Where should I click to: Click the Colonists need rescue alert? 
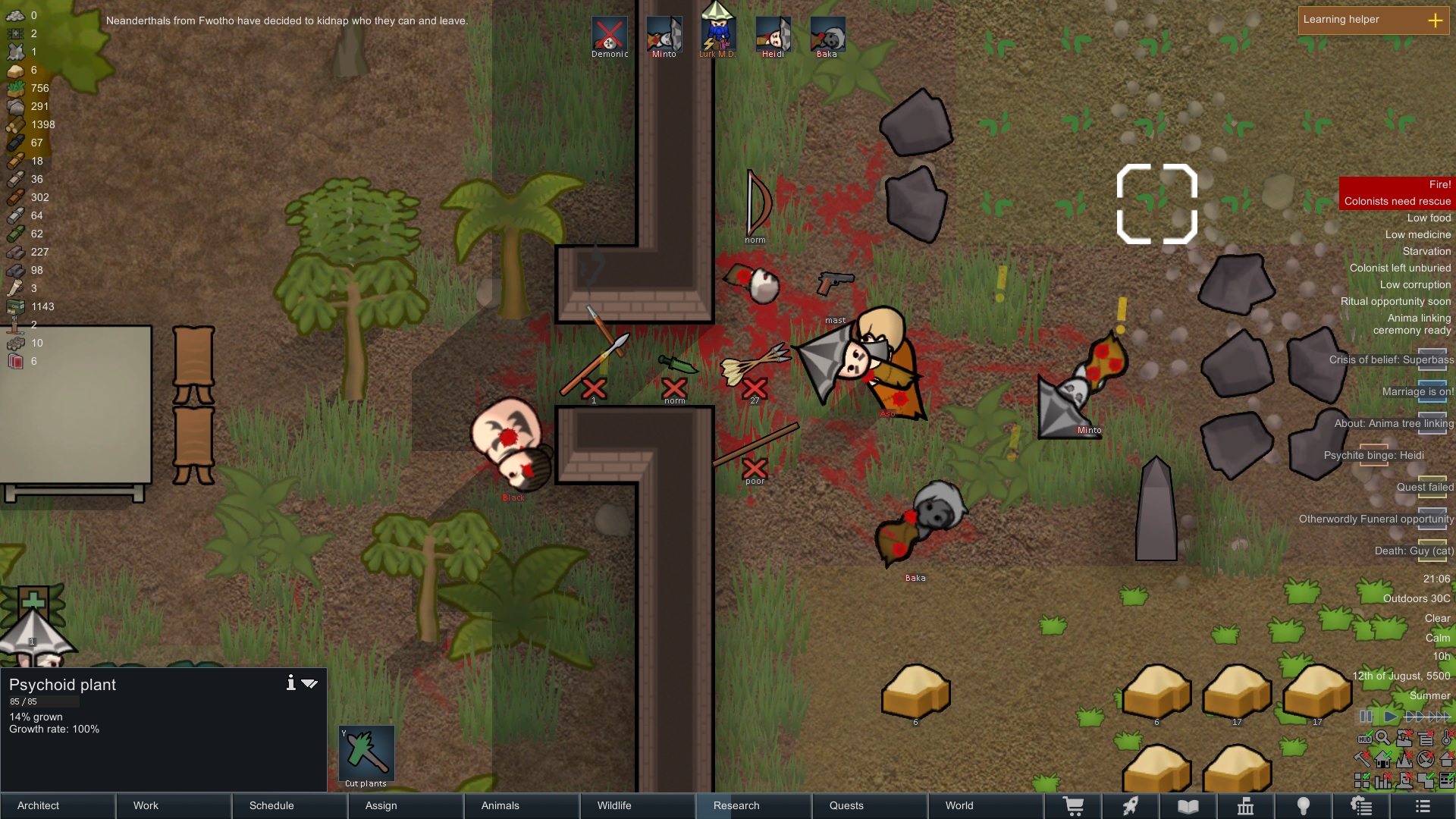[1398, 201]
